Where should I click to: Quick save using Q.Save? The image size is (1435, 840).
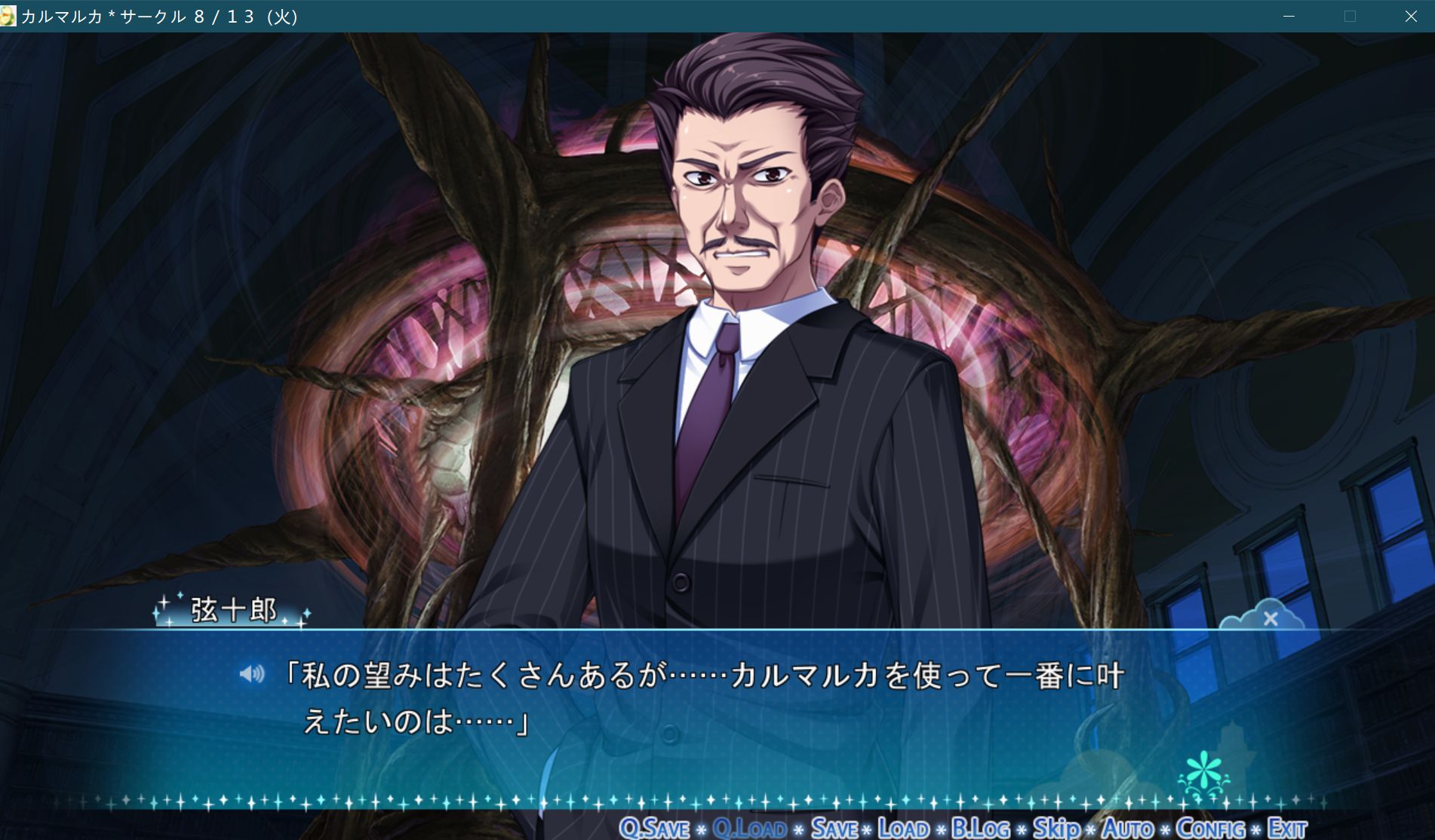click(654, 827)
